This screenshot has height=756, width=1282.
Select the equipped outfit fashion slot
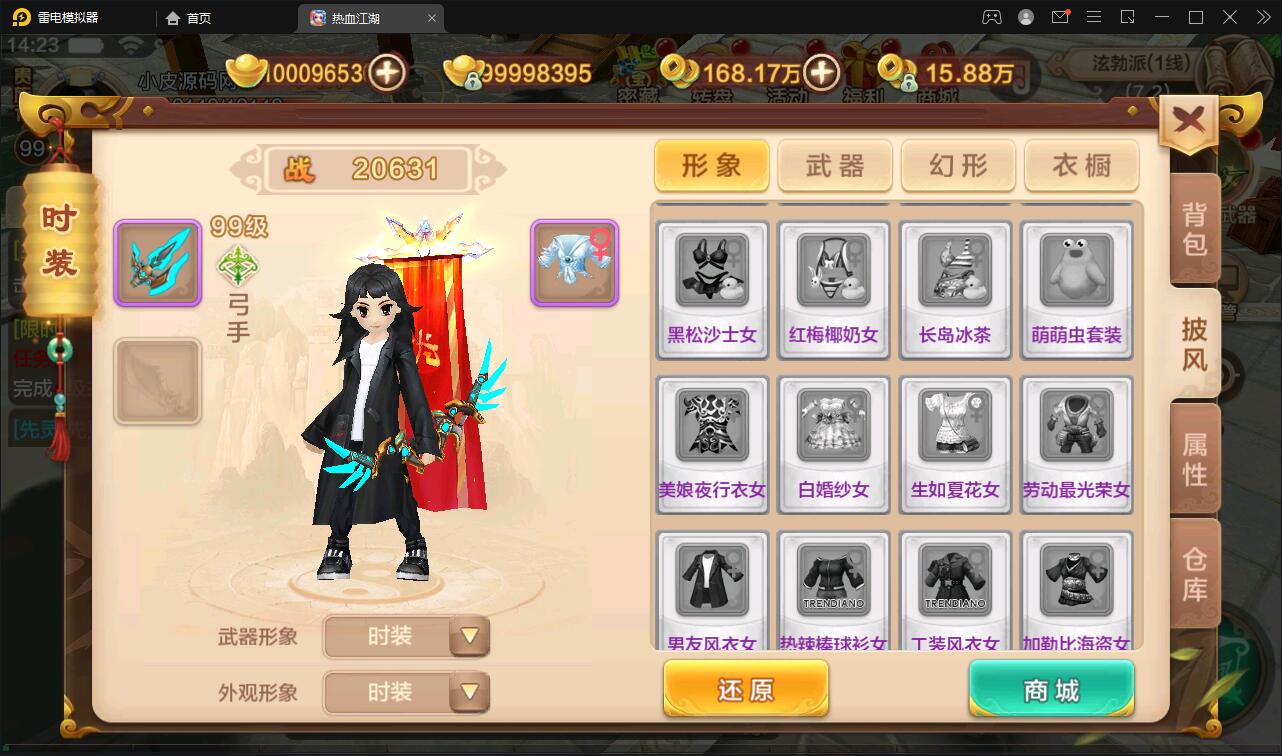tap(574, 263)
